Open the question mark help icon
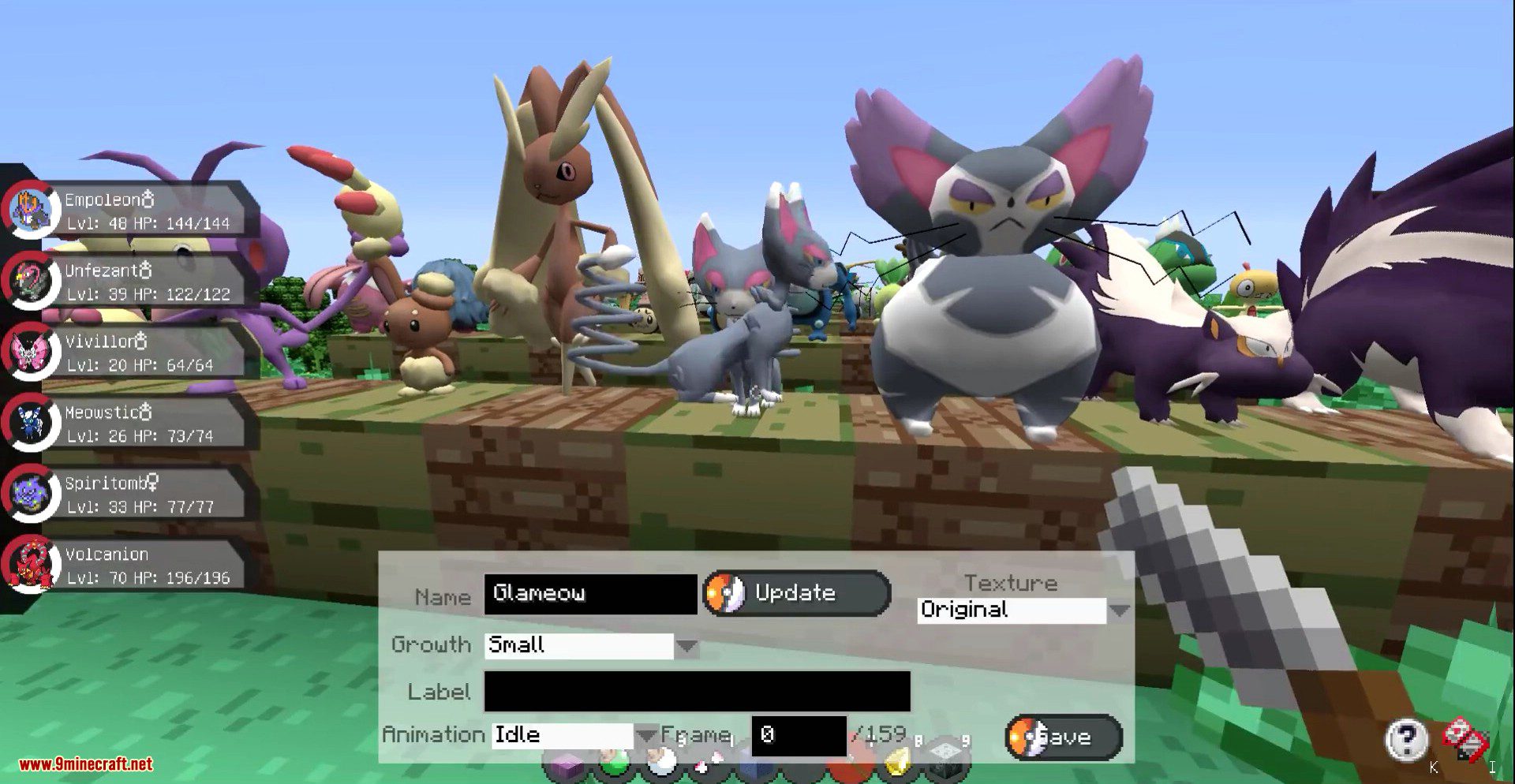The image size is (1515, 784). 1406,739
